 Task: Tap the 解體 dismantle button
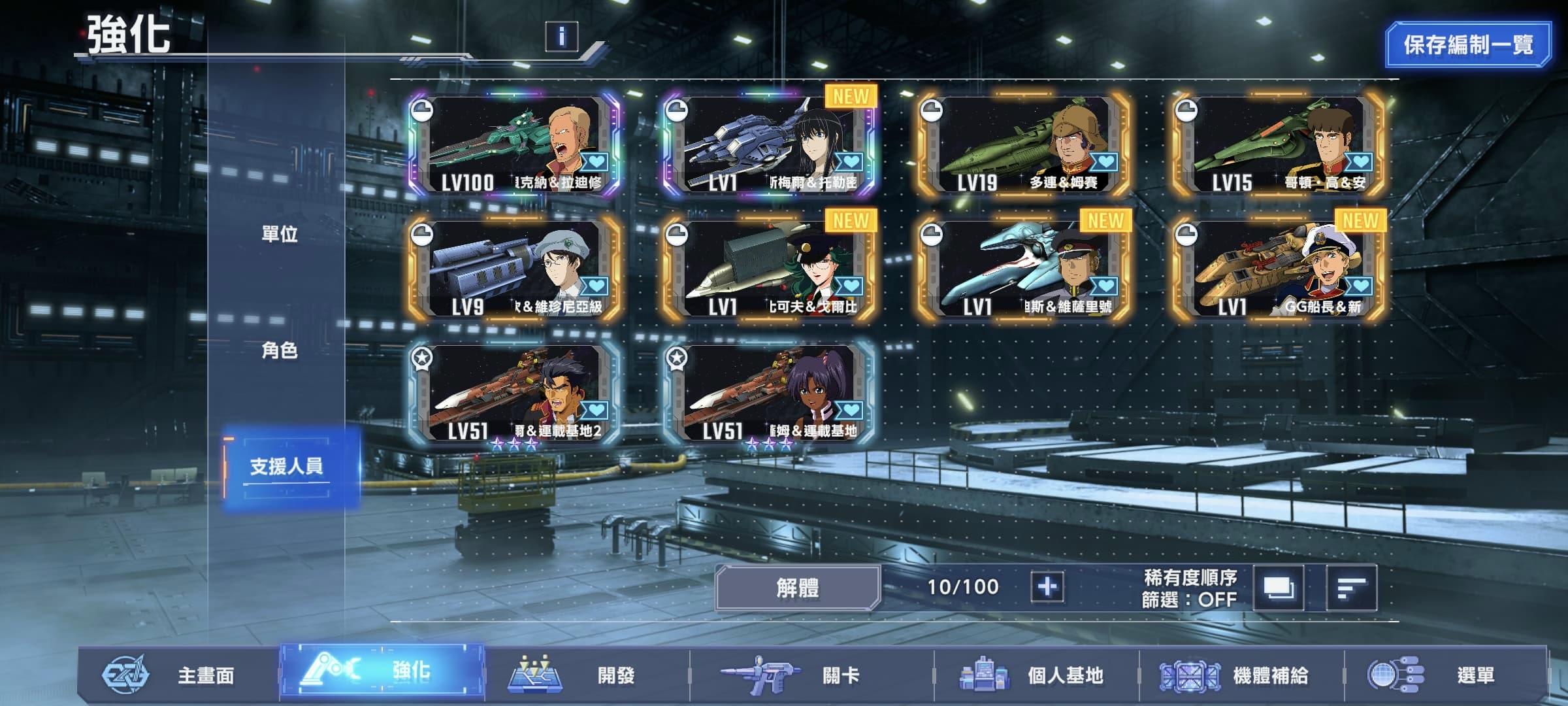tap(798, 587)
